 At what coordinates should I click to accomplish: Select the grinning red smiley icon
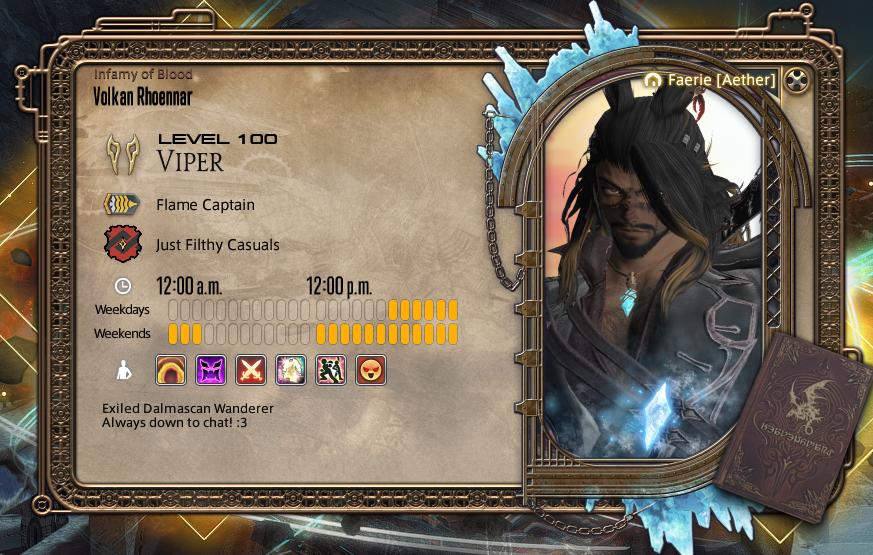(x=371, y=370)
